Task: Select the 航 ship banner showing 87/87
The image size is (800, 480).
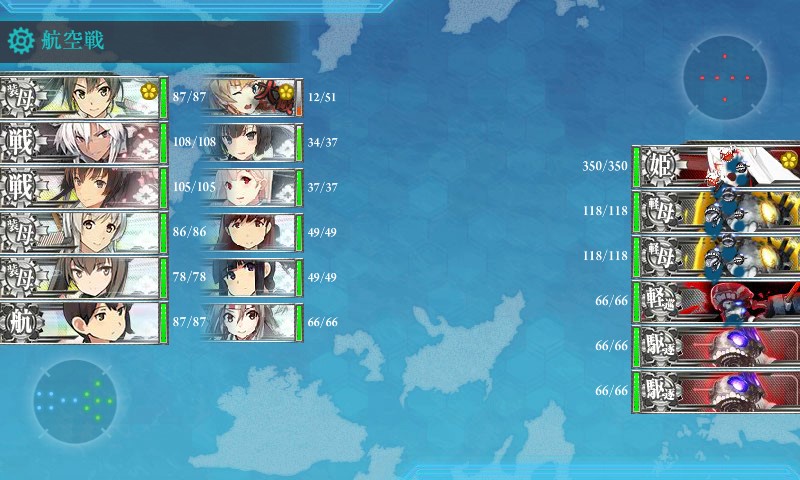Action: (82, 322)
